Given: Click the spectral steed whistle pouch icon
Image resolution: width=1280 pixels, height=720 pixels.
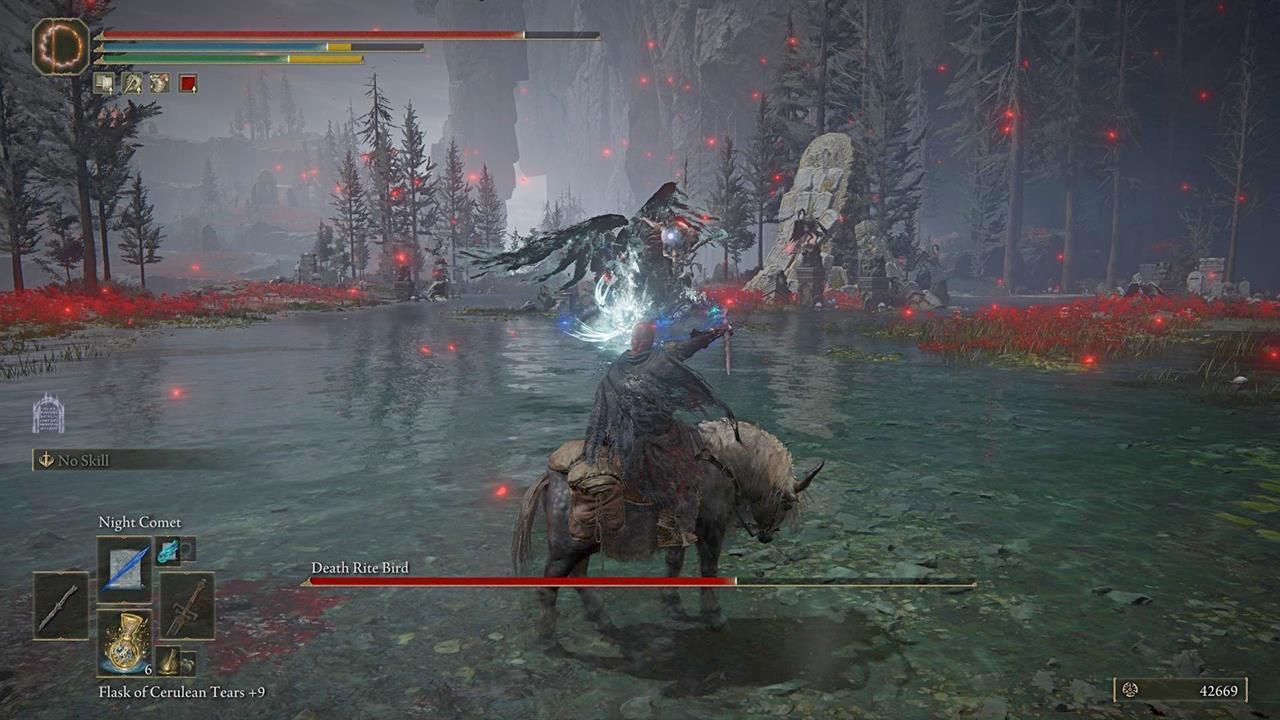Looking at the screenshot, I should coord(170,660).
